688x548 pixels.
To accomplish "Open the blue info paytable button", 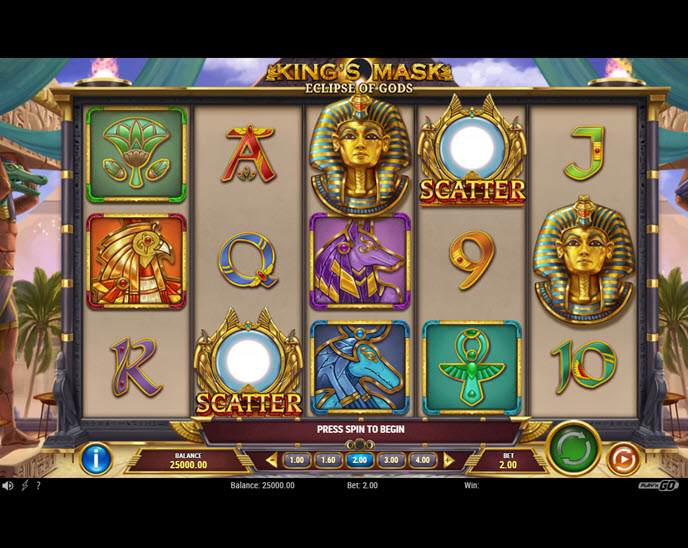I will [x=96, y=459].
